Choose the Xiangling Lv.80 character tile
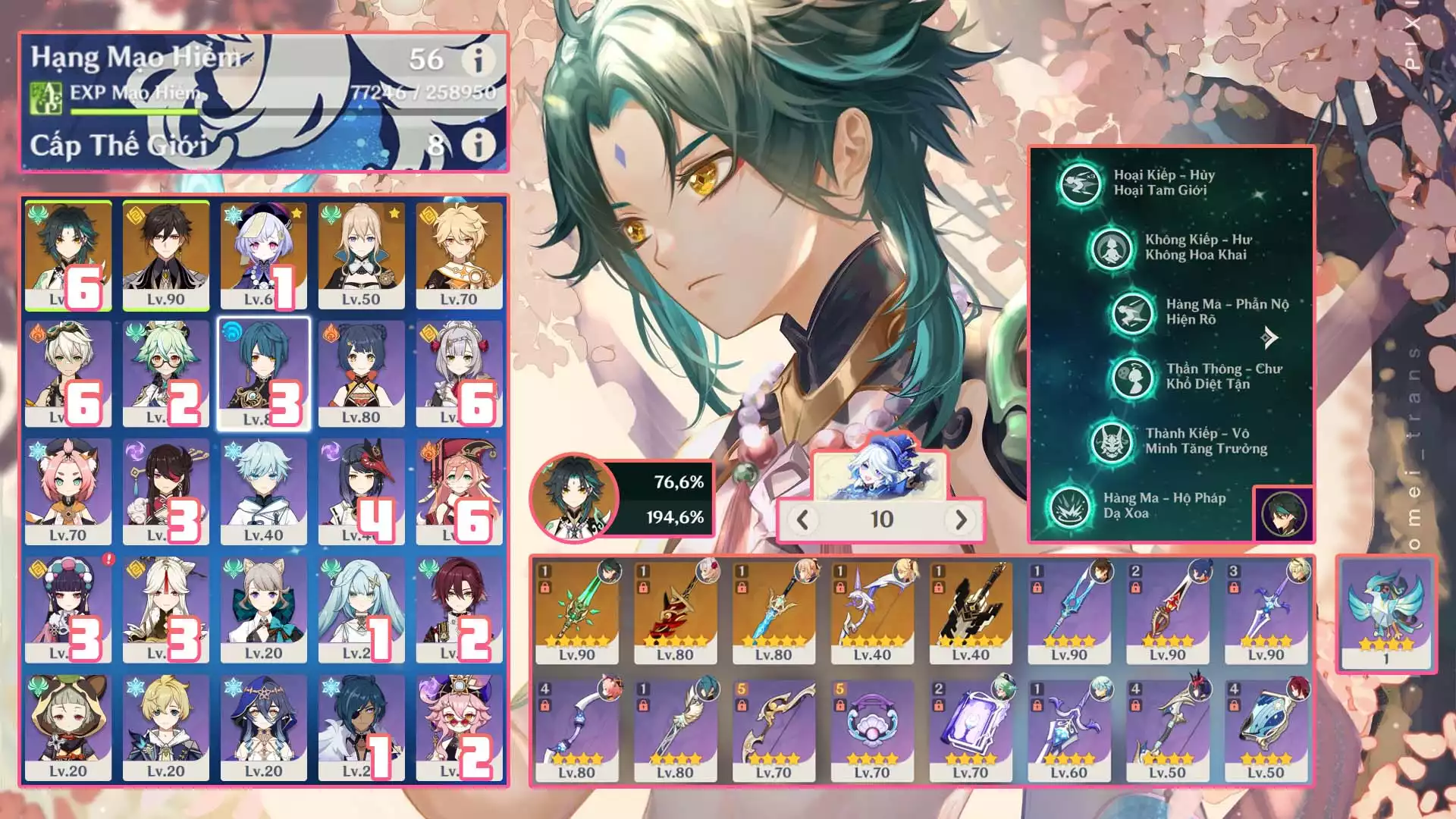 coord(361,373)
